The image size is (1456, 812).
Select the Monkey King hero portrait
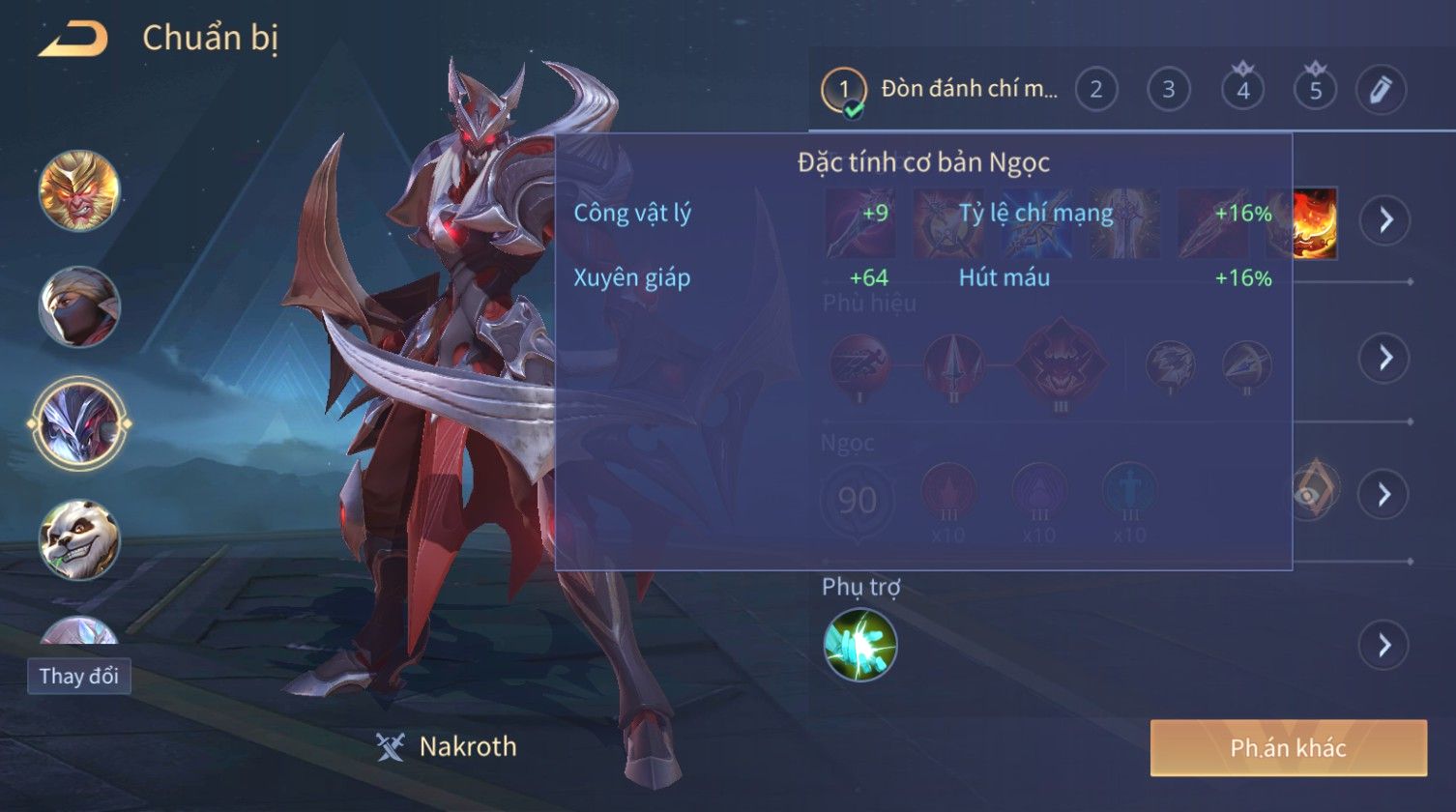[x=79, y=190]
